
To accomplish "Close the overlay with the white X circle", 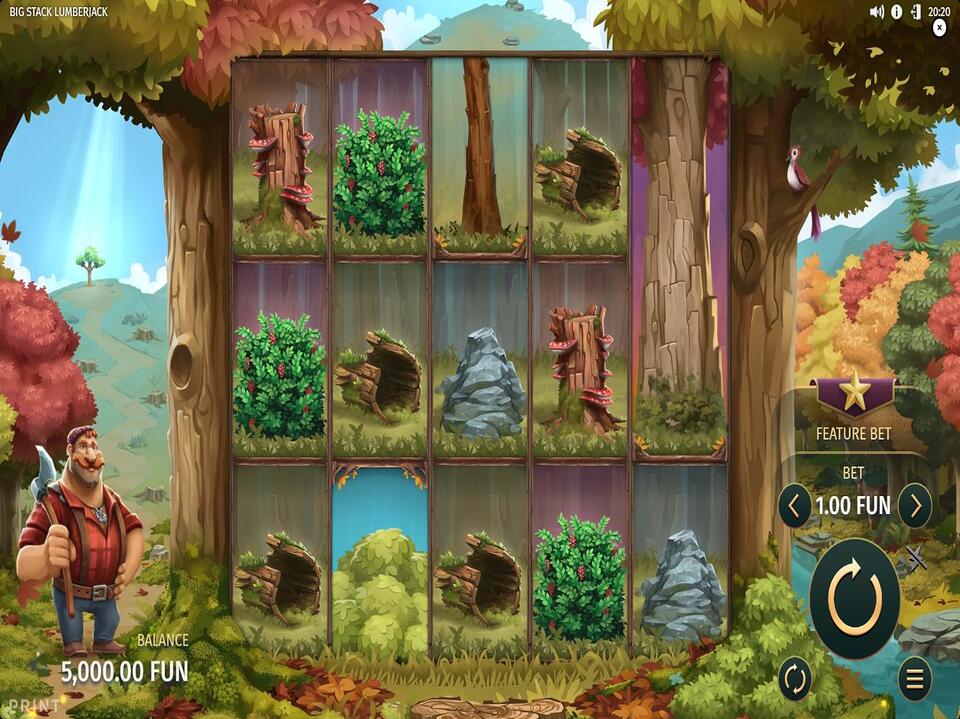I will [939, 29].
